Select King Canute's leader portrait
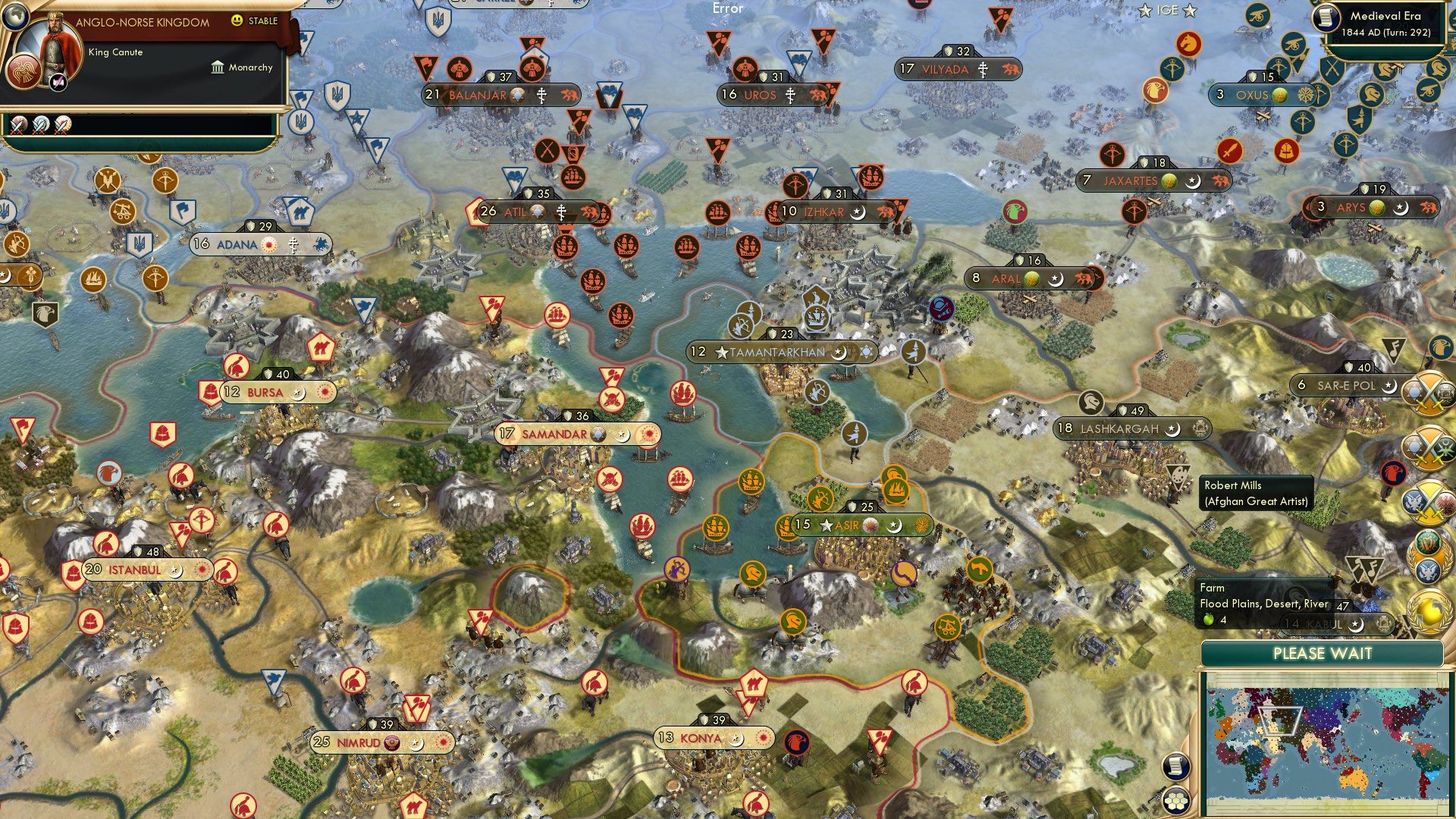1456x819 pixels. click(x=54, y=47)
